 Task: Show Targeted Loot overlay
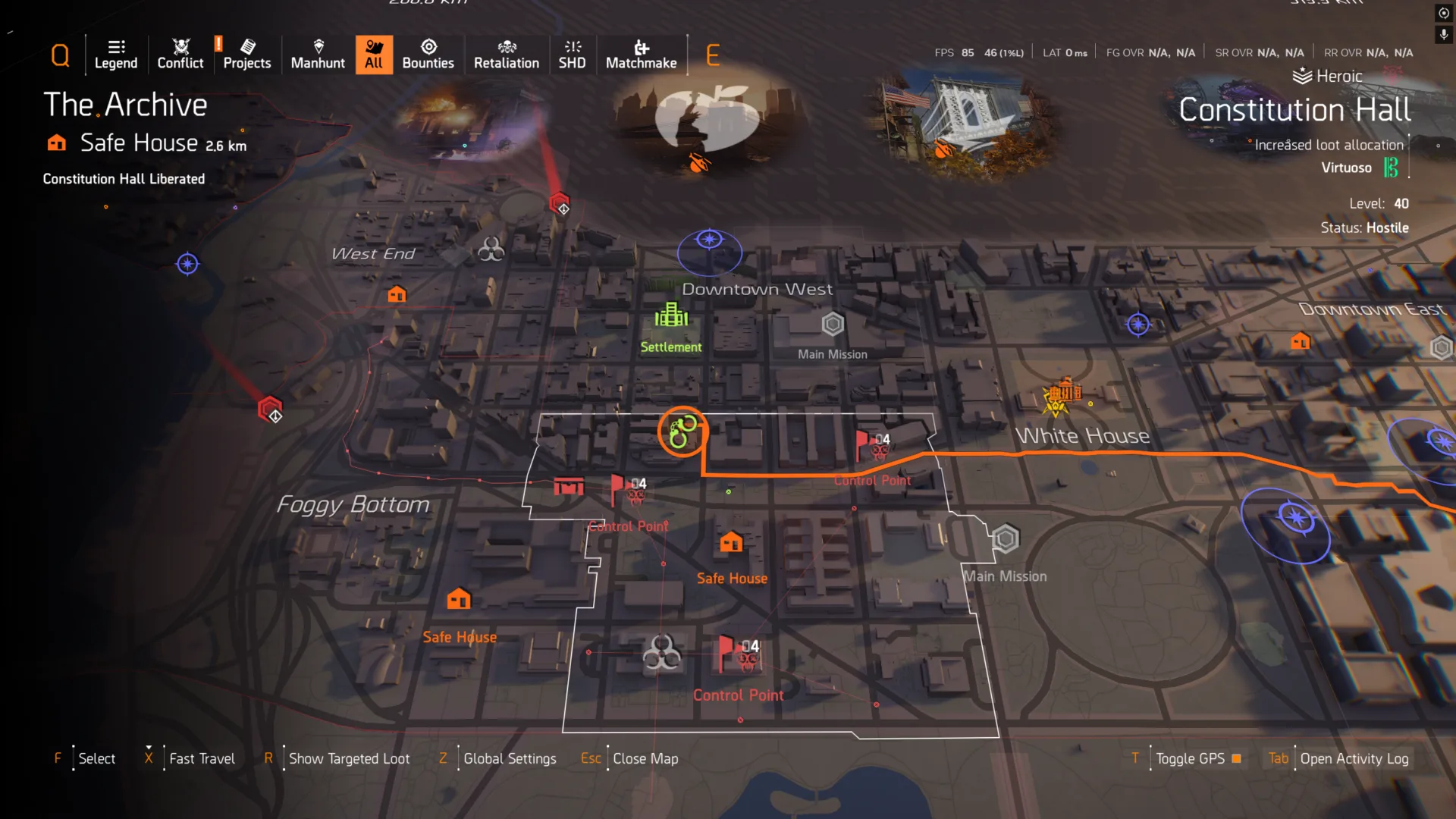tap(349, 758)
